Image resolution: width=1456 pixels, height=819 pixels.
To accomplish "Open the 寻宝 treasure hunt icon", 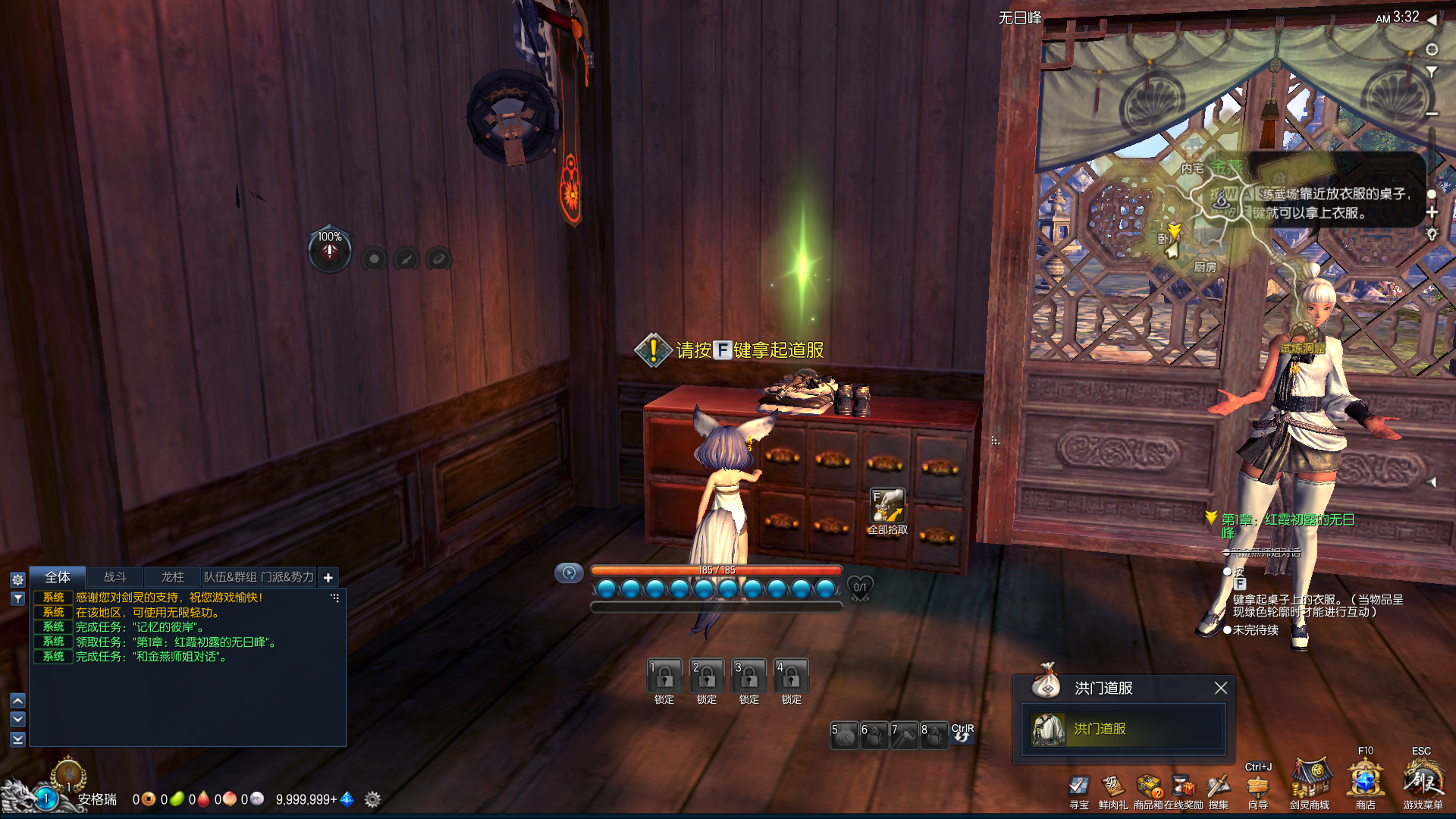I will (x=1078, y=786).
